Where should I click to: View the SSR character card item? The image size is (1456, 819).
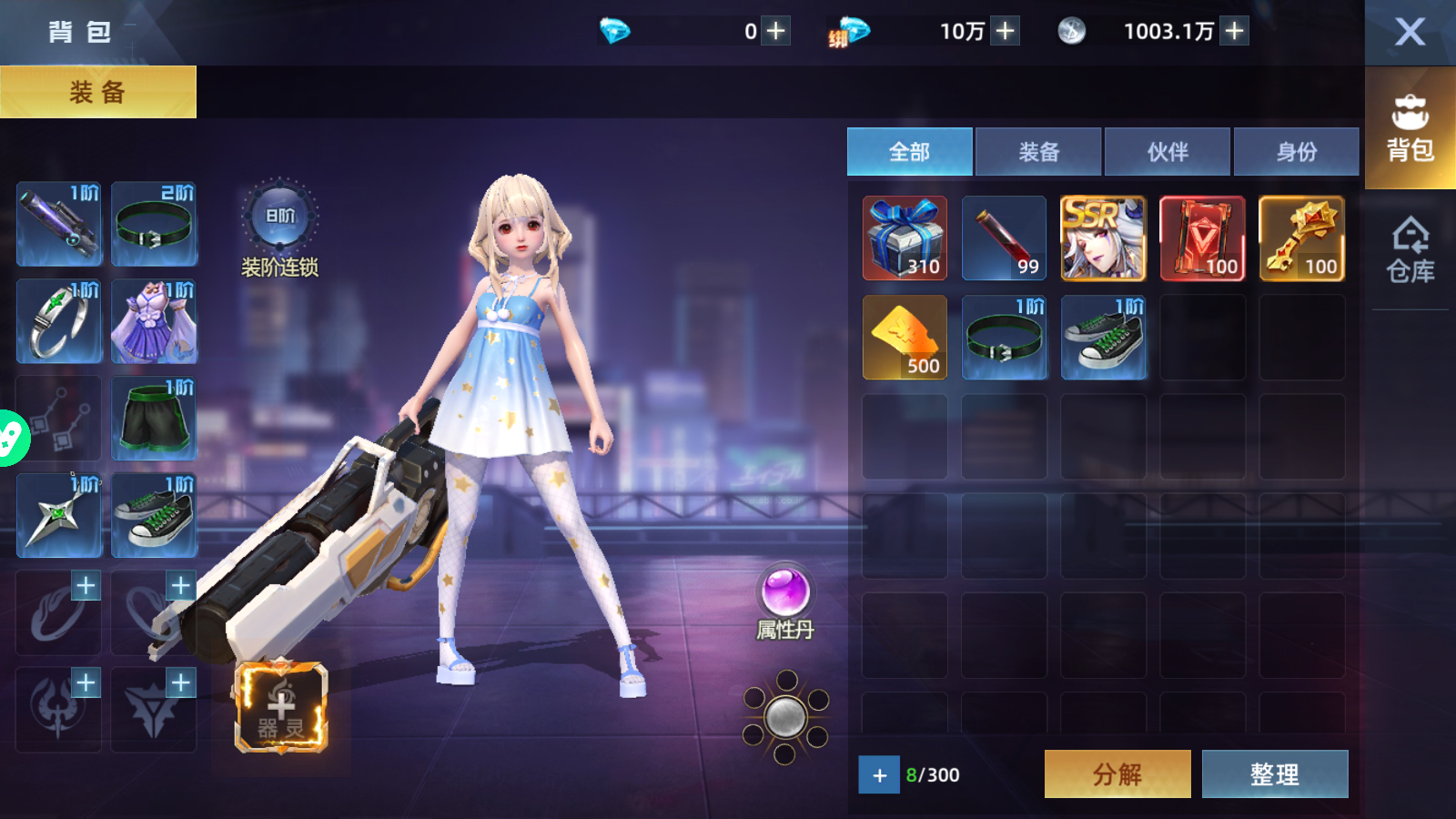pyautogui.click(x=1103, y=238)
